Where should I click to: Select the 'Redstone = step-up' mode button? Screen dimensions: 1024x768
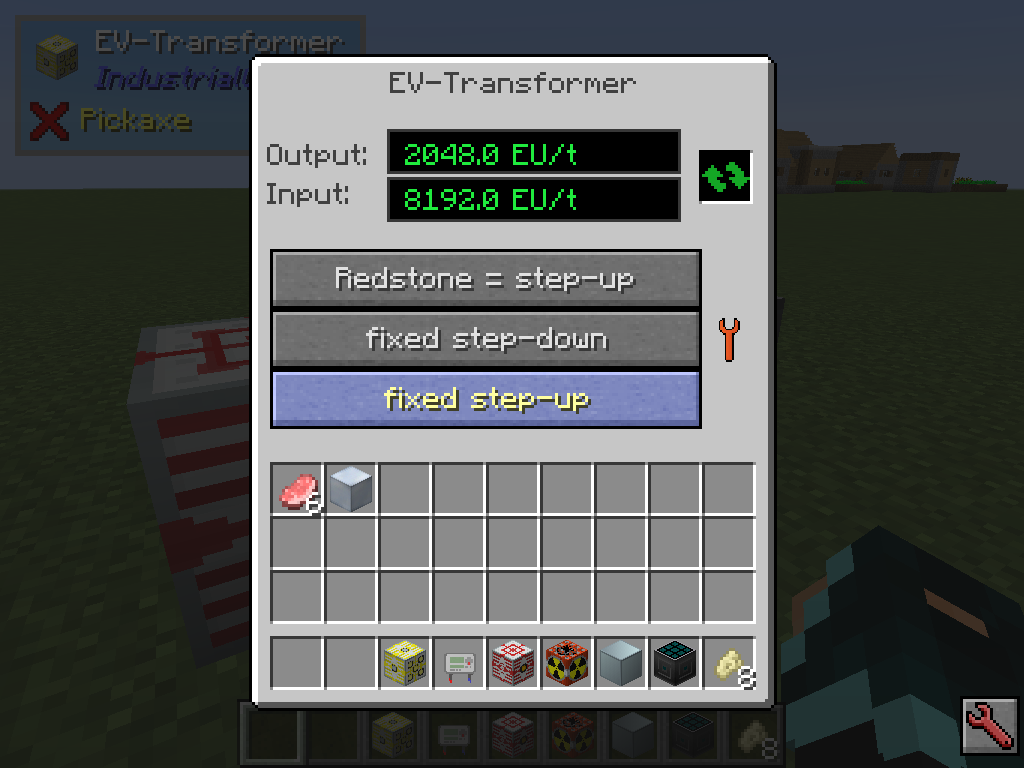click(485, 279)
